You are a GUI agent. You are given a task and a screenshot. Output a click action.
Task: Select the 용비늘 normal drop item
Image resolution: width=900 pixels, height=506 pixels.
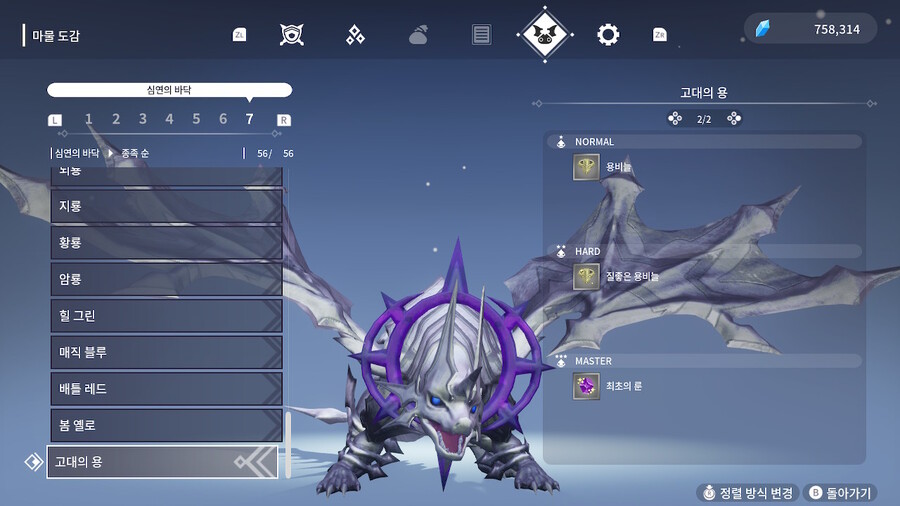click(x=586, y=167)
